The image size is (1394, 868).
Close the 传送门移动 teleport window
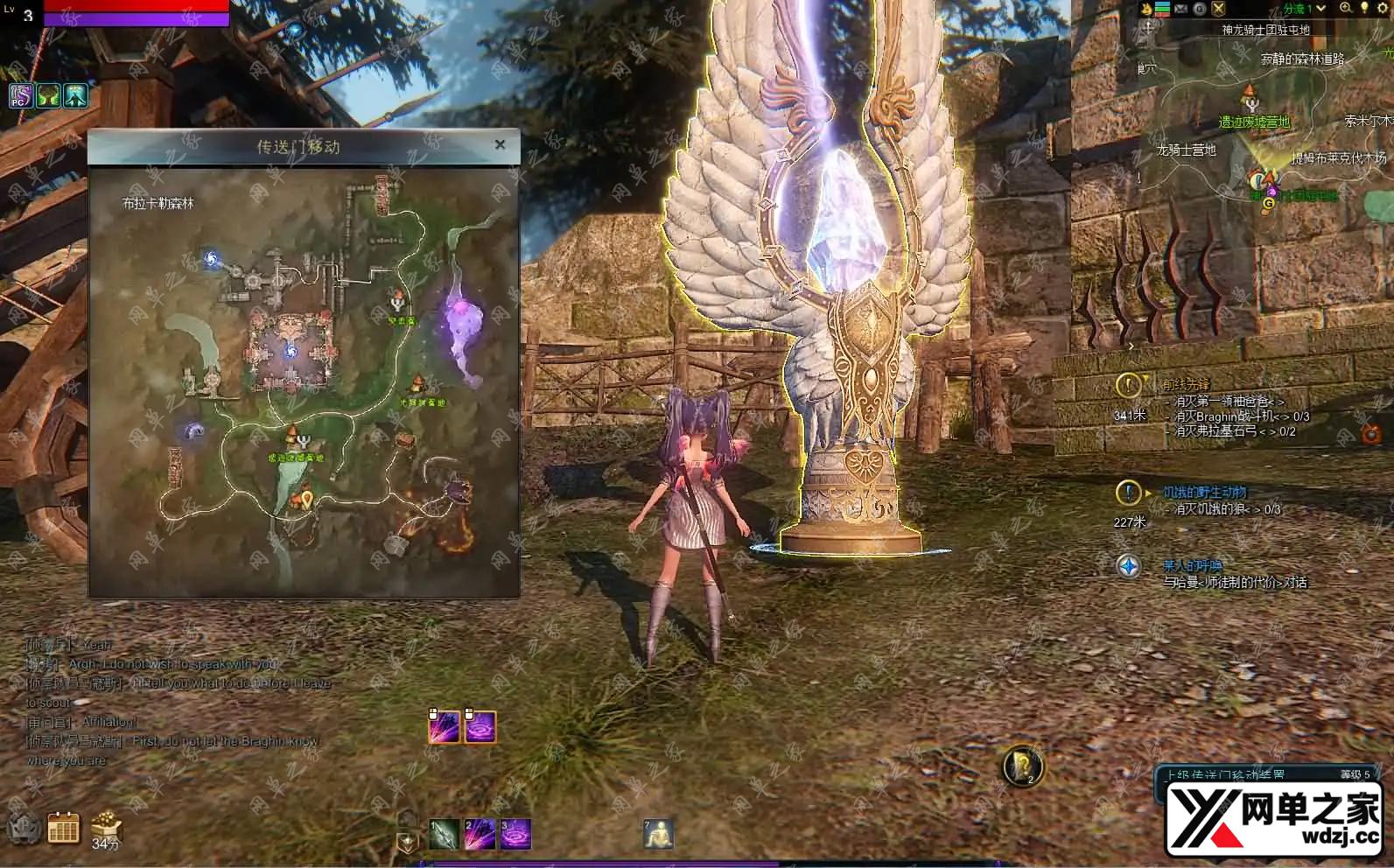500,144
